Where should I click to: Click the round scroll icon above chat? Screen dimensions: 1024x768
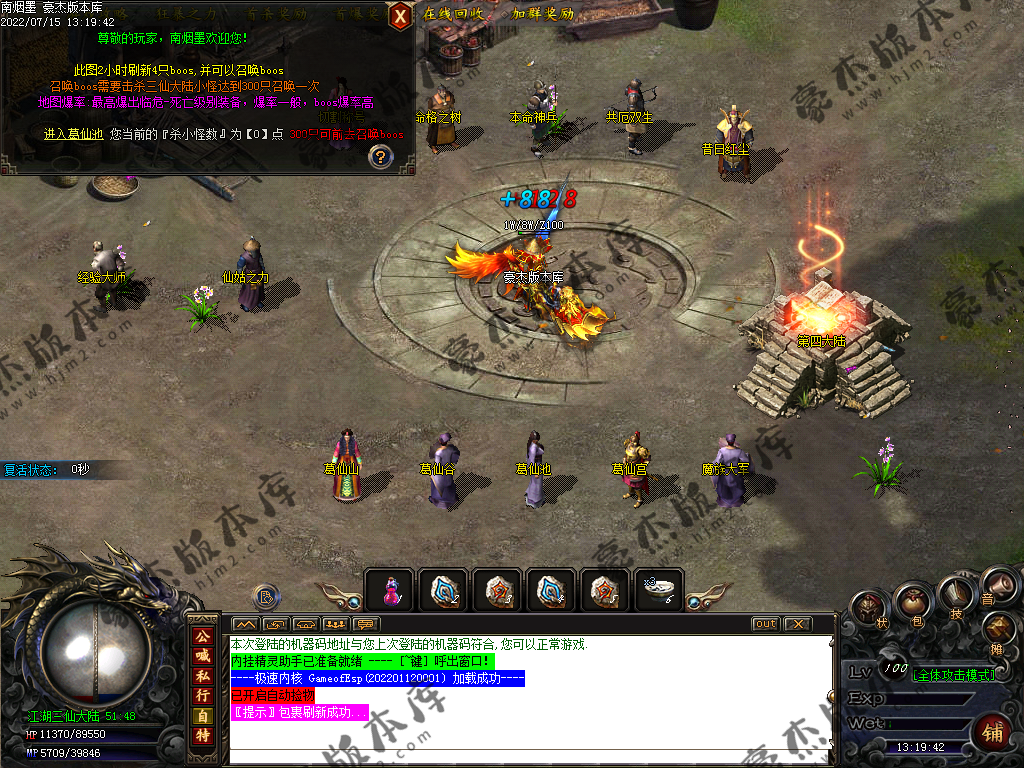(x=266, y=598)
